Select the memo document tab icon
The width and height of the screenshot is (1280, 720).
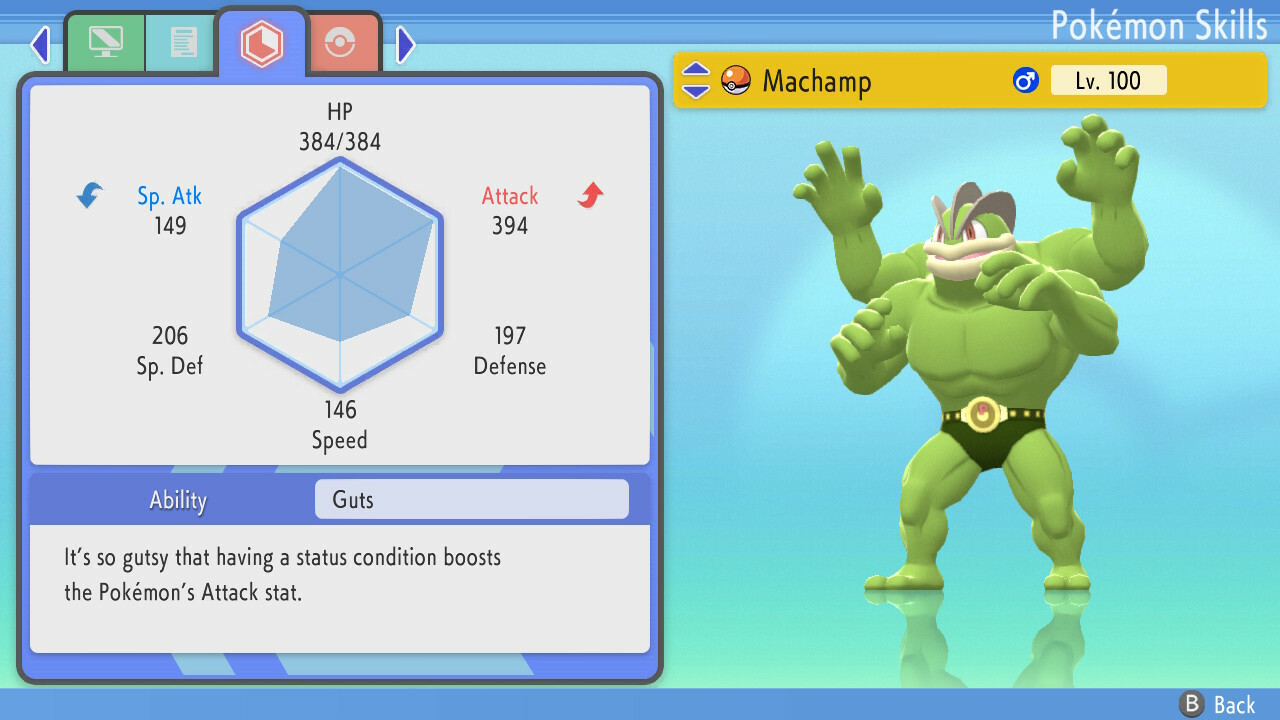(x=181, y=42)
